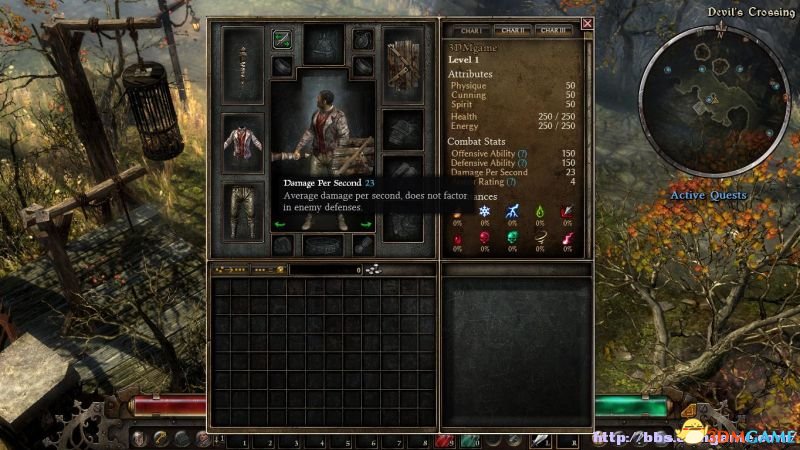Screen dimensions: 800x450
Task: Click the Defensive Ability help icon
Action: [x=523, y=163]
